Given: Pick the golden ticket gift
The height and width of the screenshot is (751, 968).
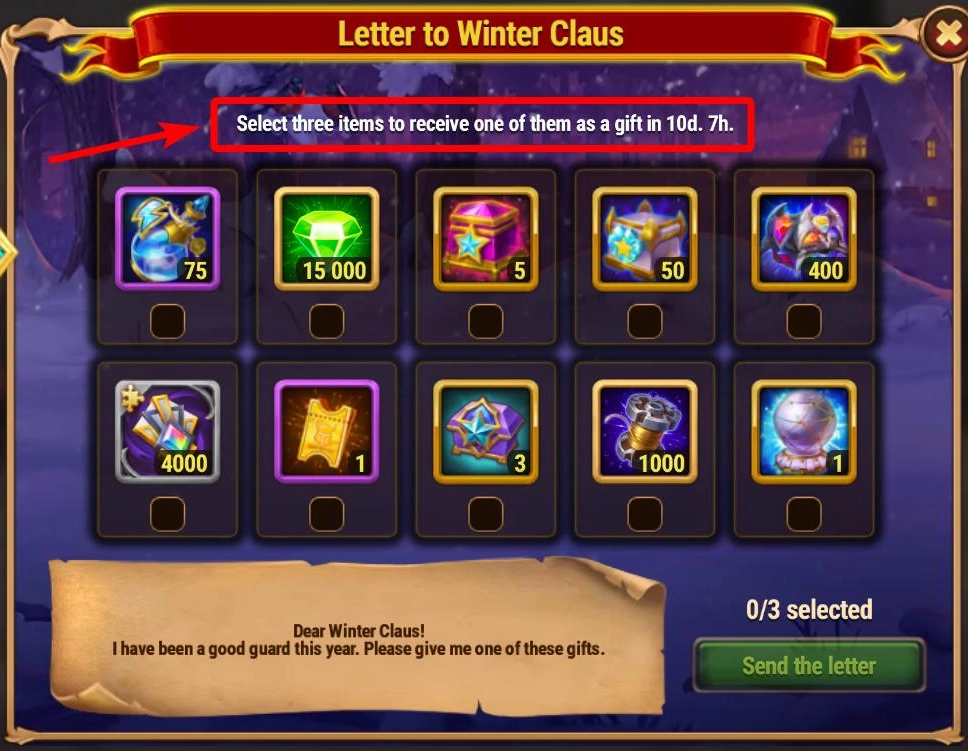Looking at the screenshot, I should coord(326,431).
